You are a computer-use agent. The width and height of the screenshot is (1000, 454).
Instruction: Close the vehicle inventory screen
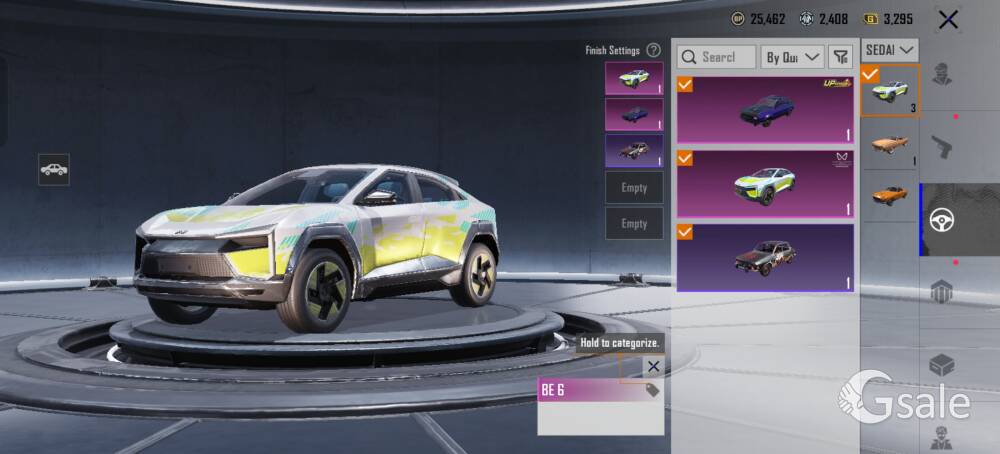coord(948,19)
